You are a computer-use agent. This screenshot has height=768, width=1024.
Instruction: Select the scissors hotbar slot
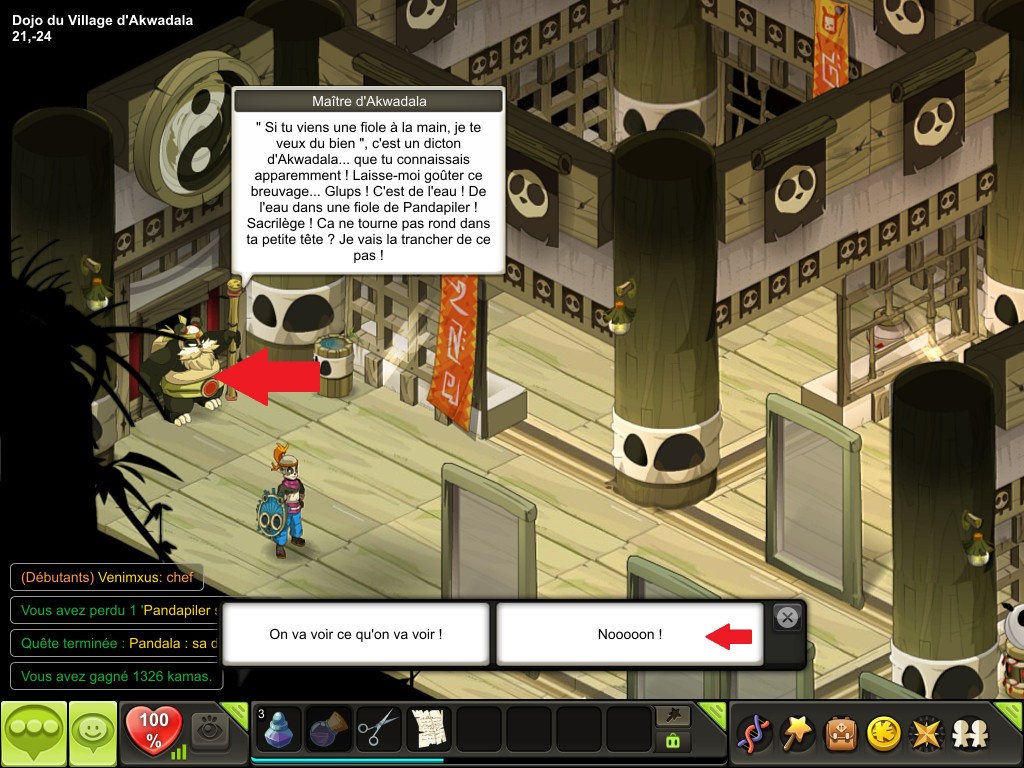tap(379, 730)
